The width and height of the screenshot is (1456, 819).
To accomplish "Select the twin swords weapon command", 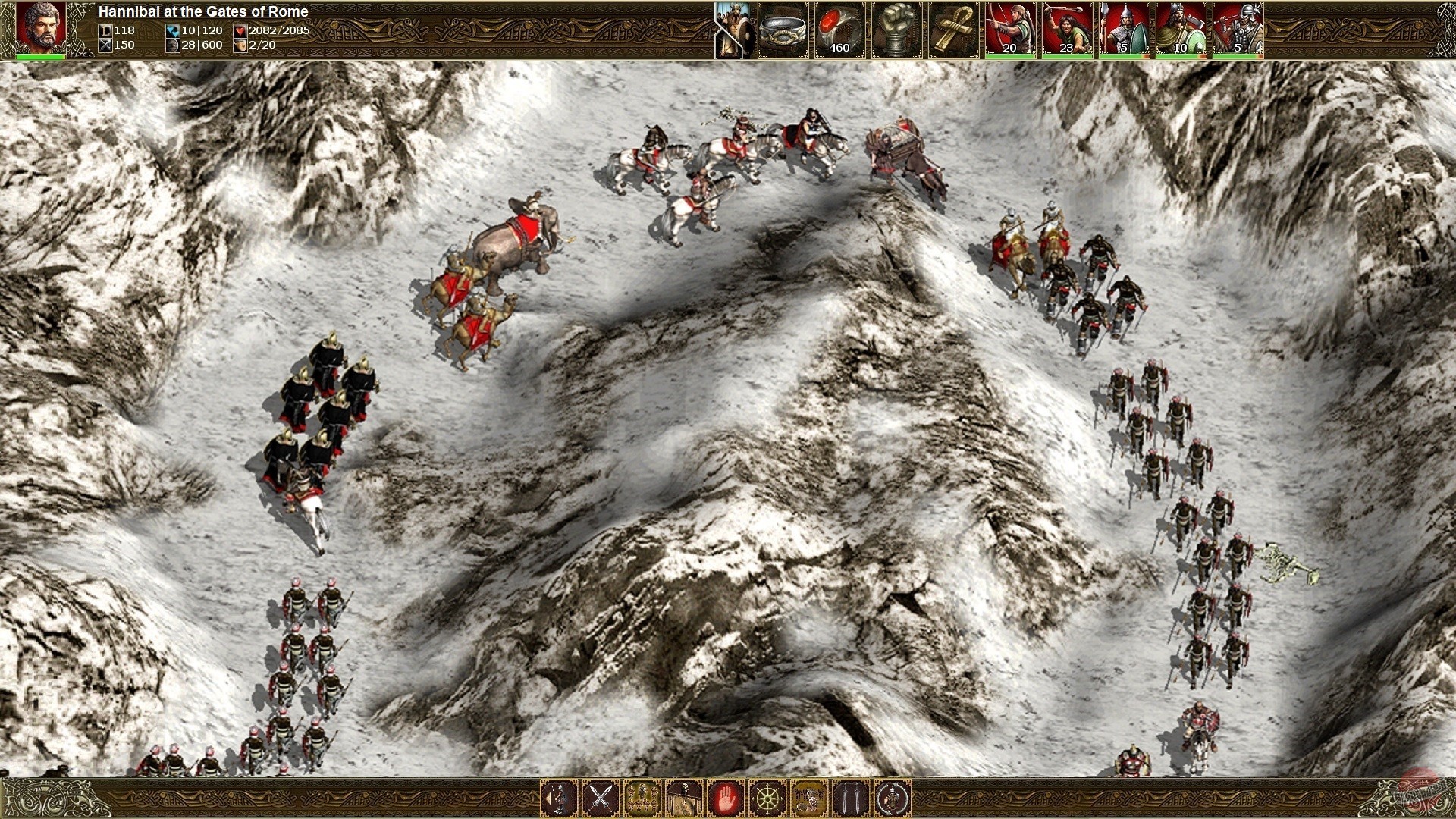I will click(x=842, y=797).
